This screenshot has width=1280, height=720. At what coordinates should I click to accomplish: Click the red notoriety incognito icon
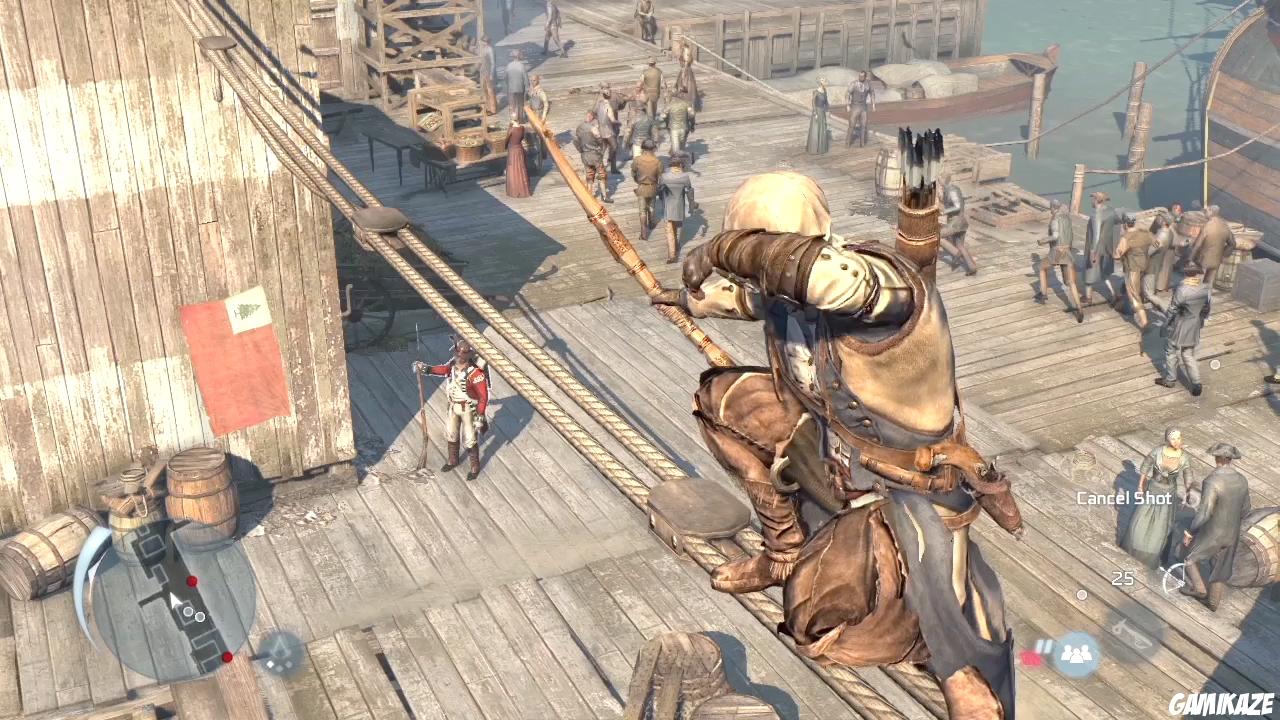[x=1031, y=657]
